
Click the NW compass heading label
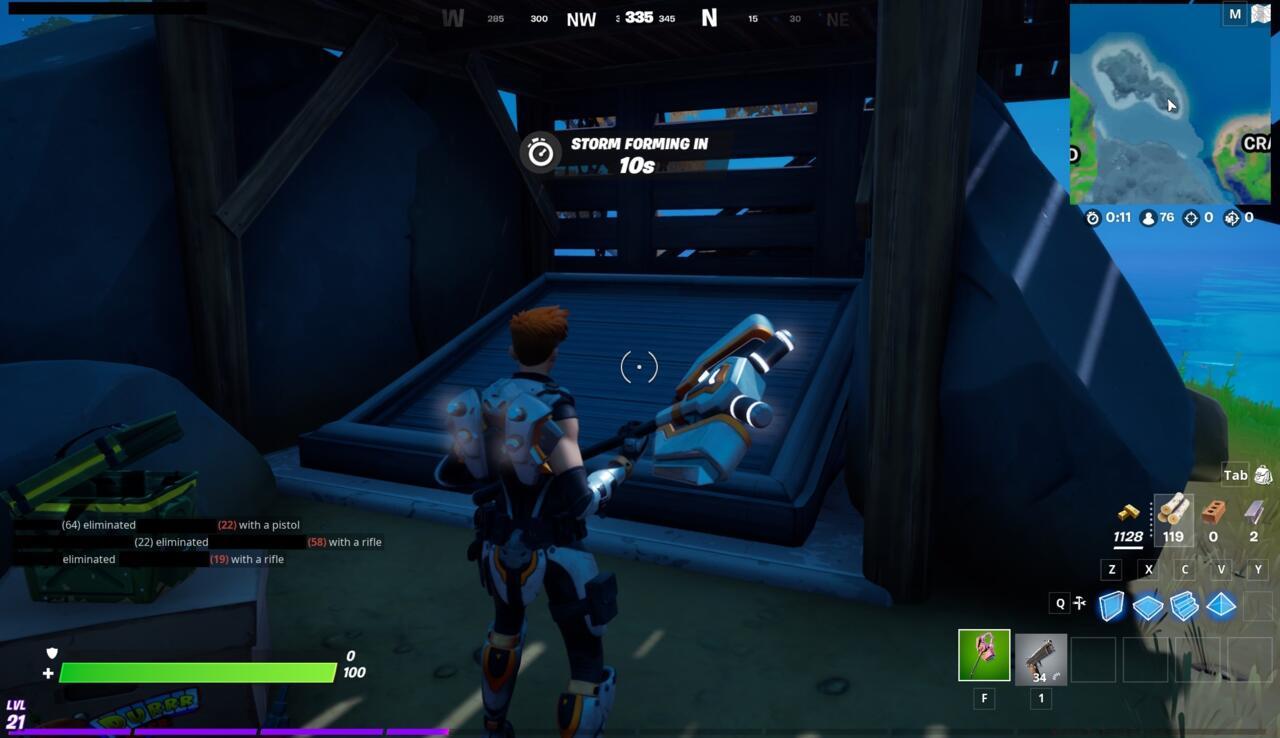click(x=579, y=18)
